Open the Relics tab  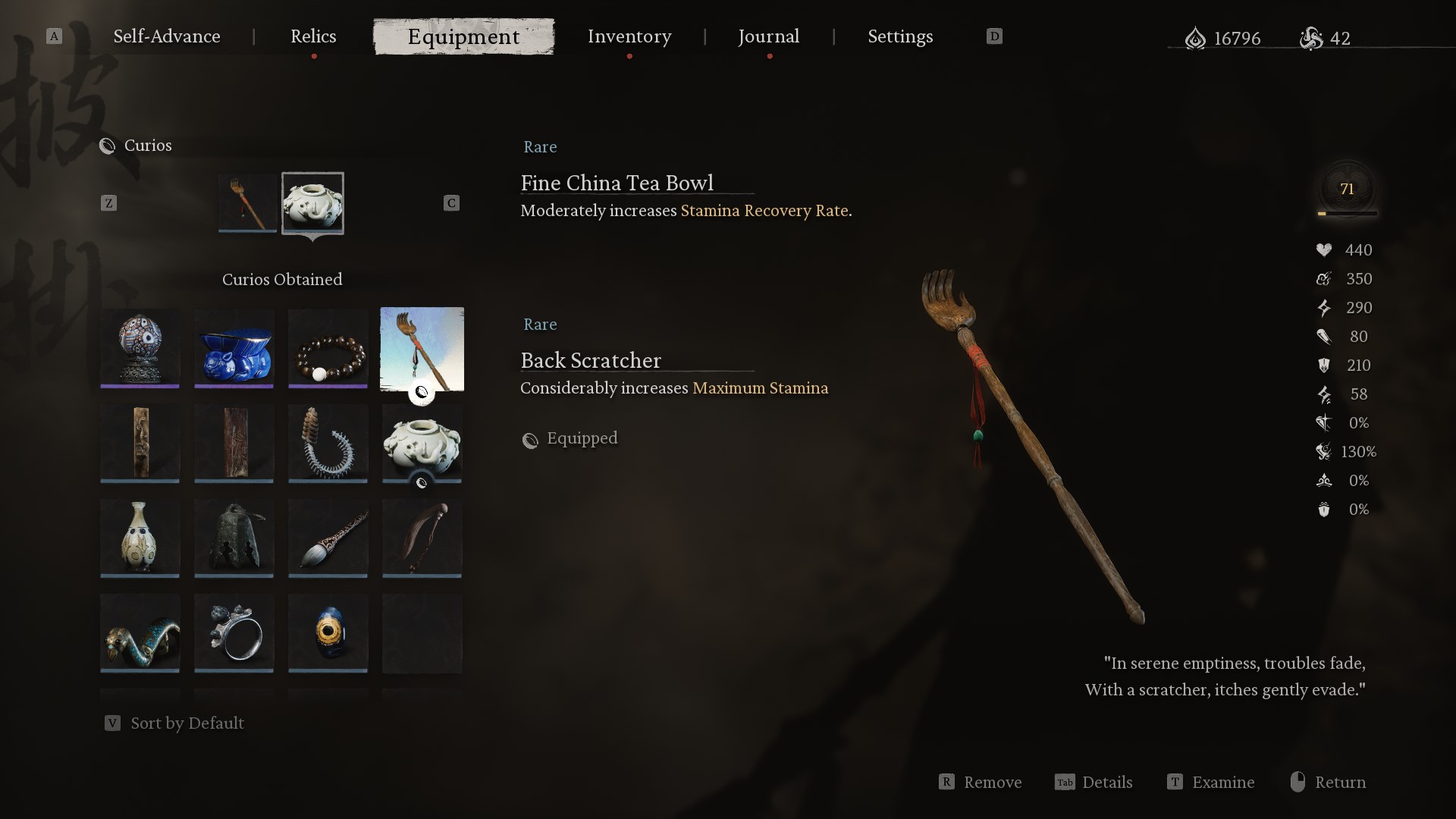[313, 36]
